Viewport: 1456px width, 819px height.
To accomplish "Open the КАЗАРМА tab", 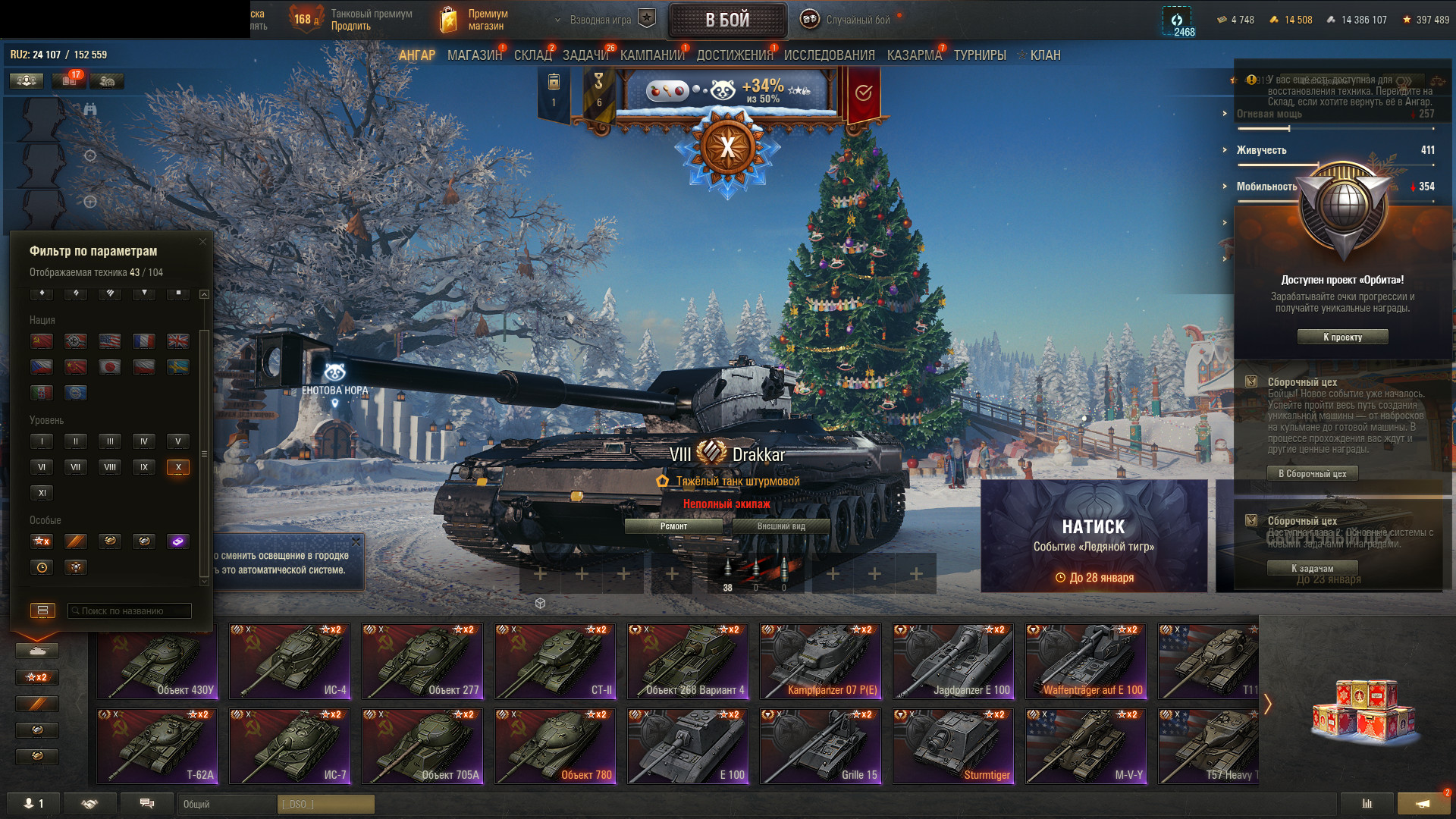I will 914,55.
